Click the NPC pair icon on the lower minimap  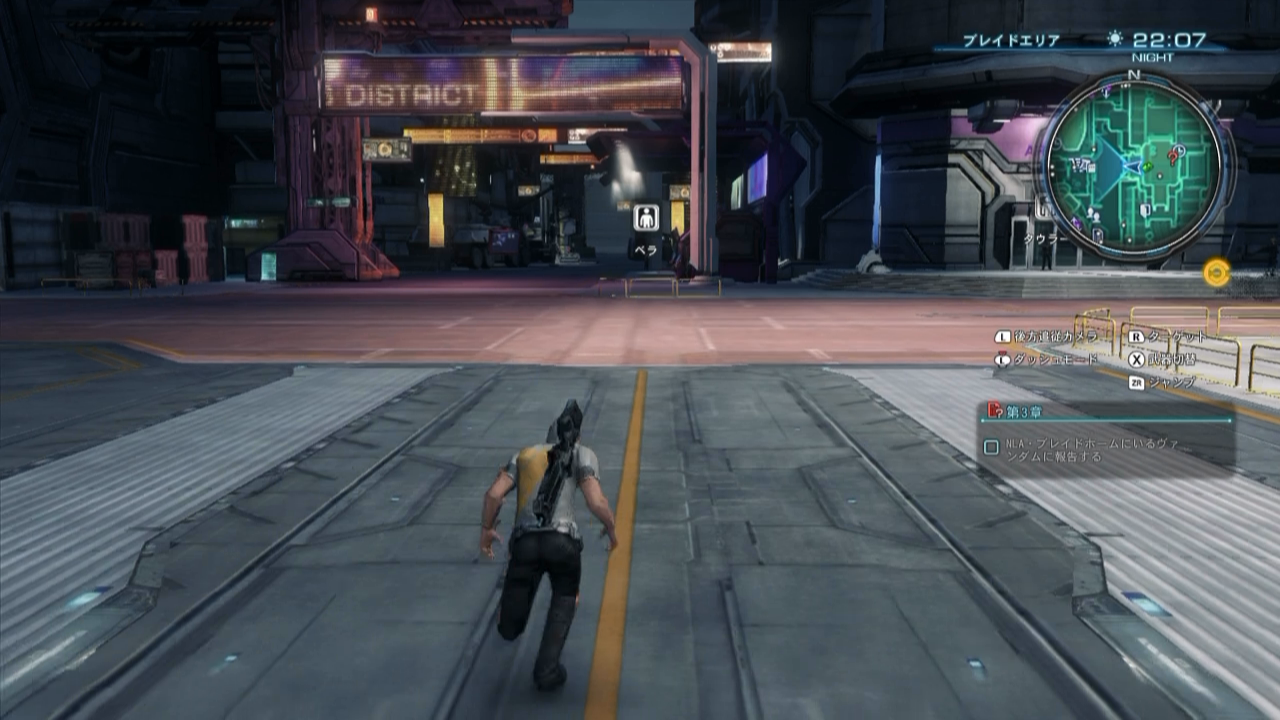[x=1094, y=214]
